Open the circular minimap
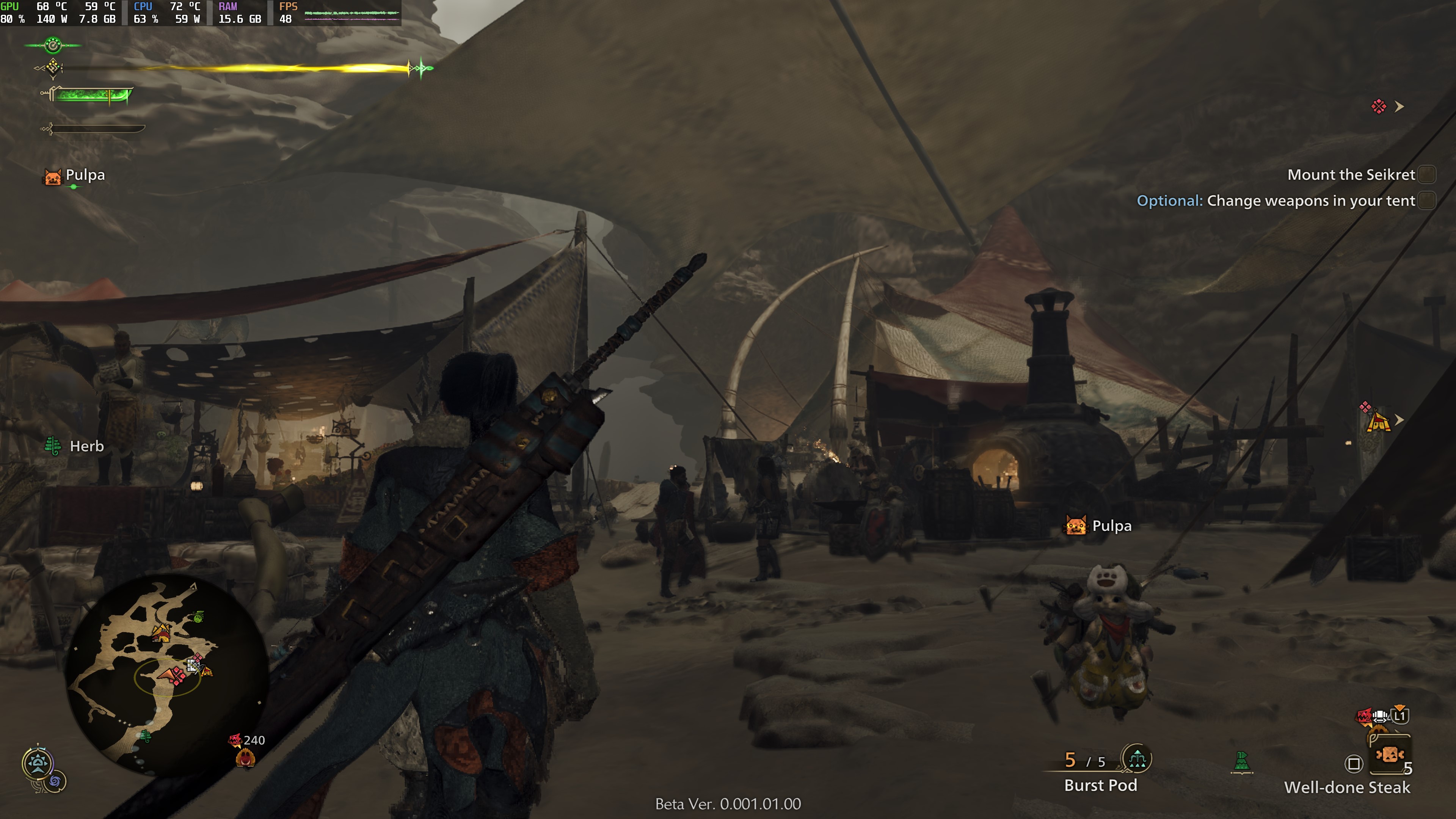This screenshot has width=1456, height=819. (x=167, y=675)
